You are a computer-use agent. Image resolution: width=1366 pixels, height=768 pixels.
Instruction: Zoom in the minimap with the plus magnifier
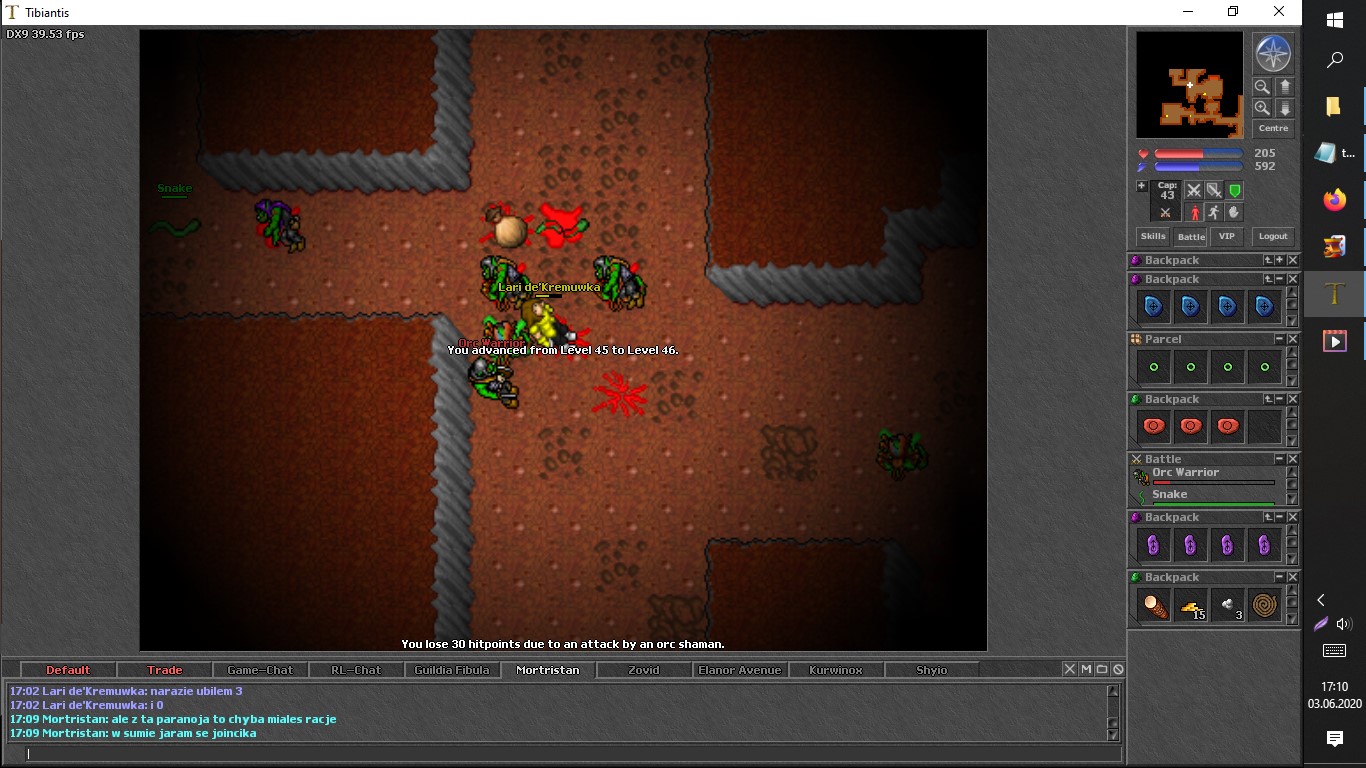coord(1262,108)
